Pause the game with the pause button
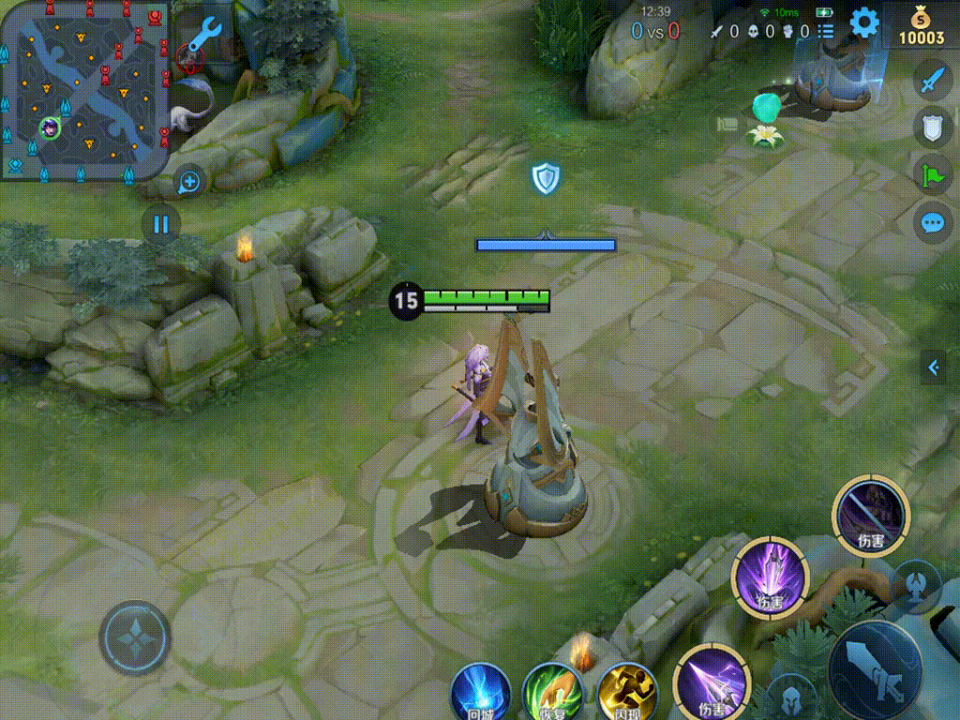This screenshot has height=720, width=960. tap(161, 223)
